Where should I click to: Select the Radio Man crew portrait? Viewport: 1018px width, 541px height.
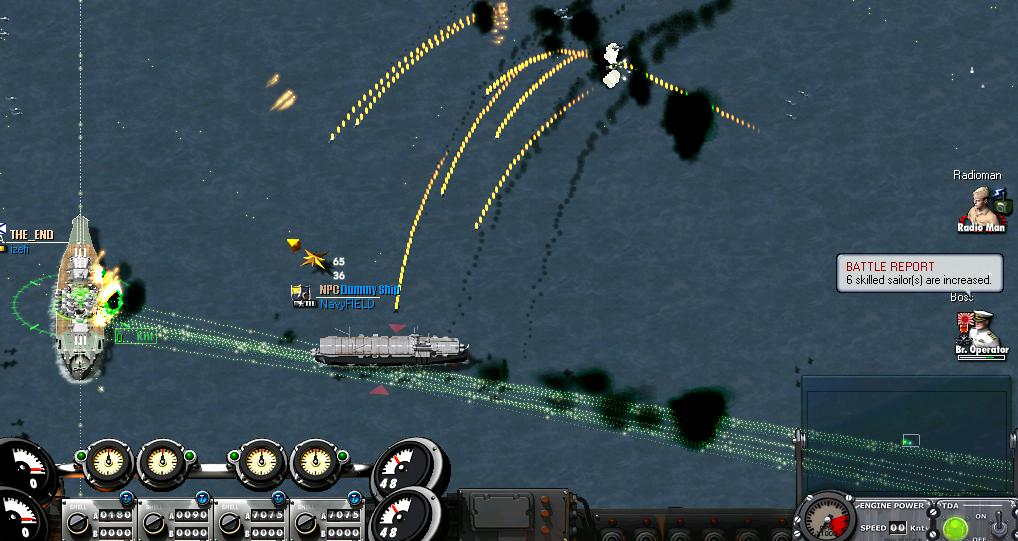(979, 207)
